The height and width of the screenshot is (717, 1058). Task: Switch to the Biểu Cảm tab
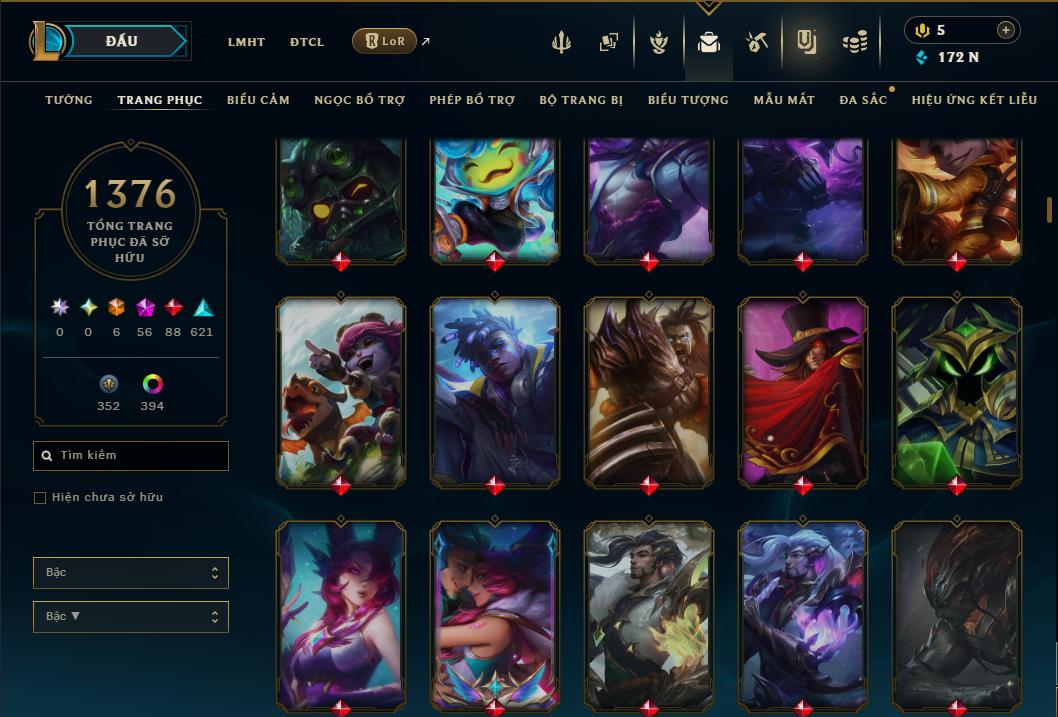click(x=258, y=100)
